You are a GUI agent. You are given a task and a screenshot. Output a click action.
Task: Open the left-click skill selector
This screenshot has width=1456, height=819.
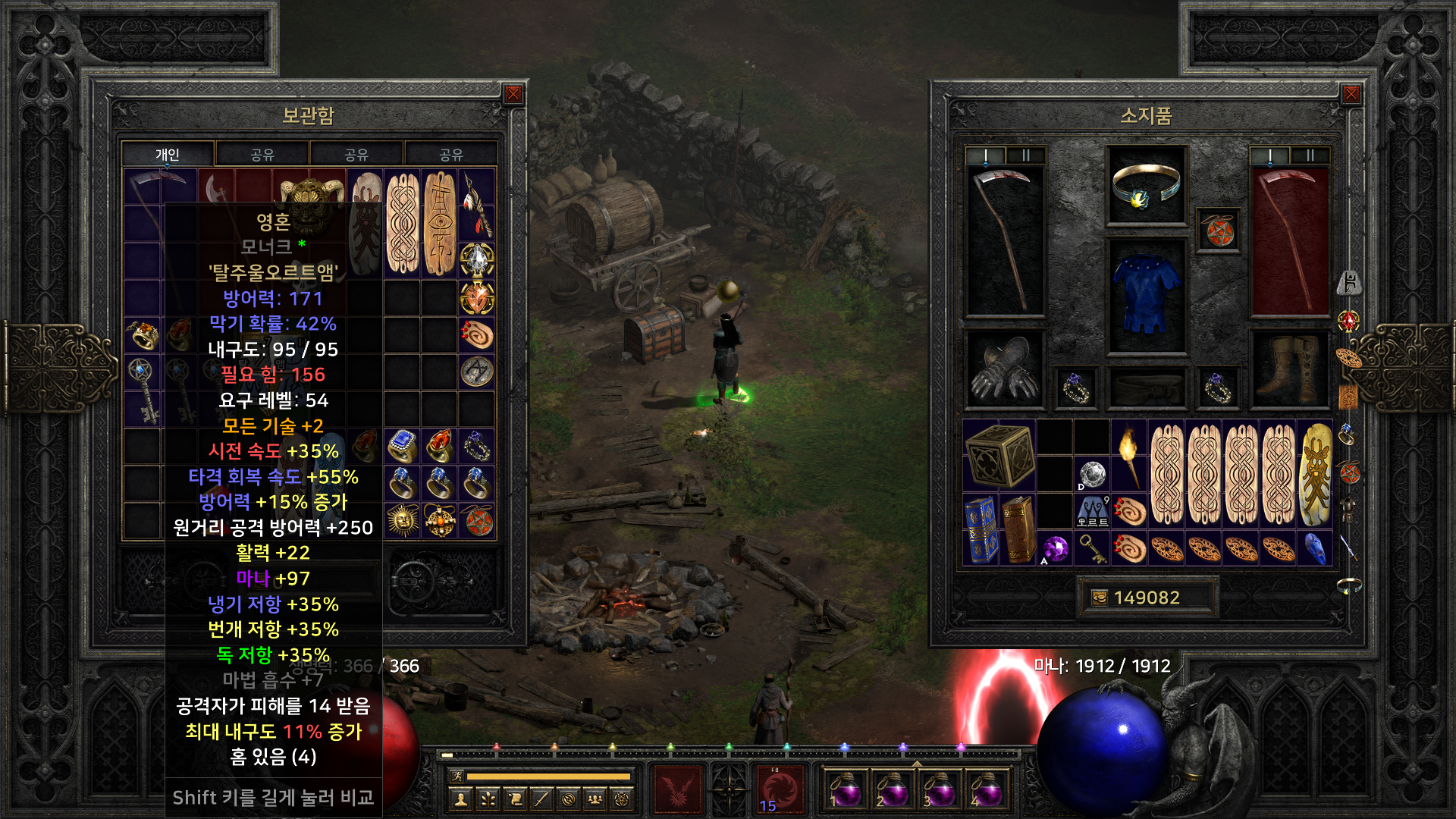(677, 789)
